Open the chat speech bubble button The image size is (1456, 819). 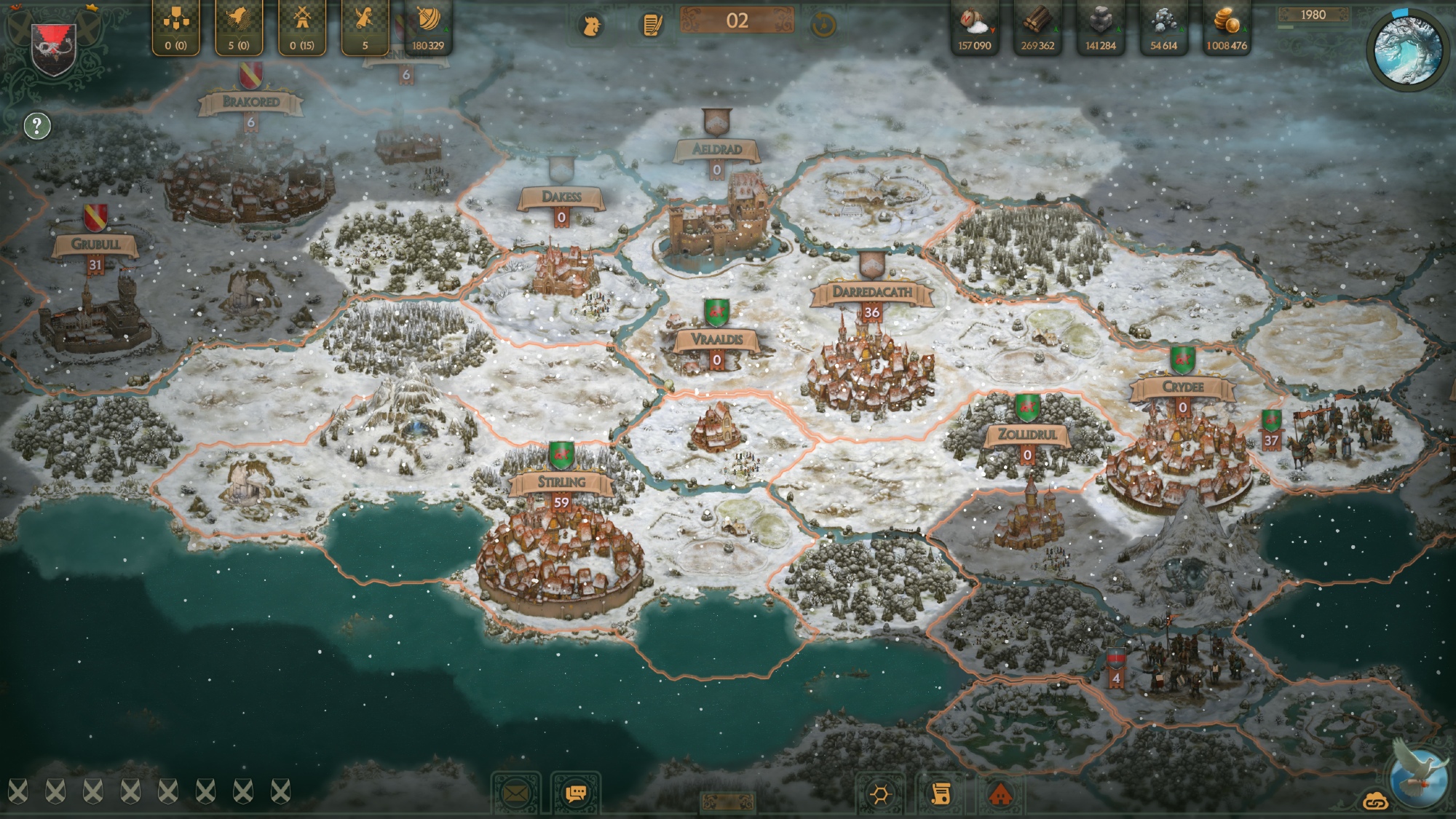575,794
